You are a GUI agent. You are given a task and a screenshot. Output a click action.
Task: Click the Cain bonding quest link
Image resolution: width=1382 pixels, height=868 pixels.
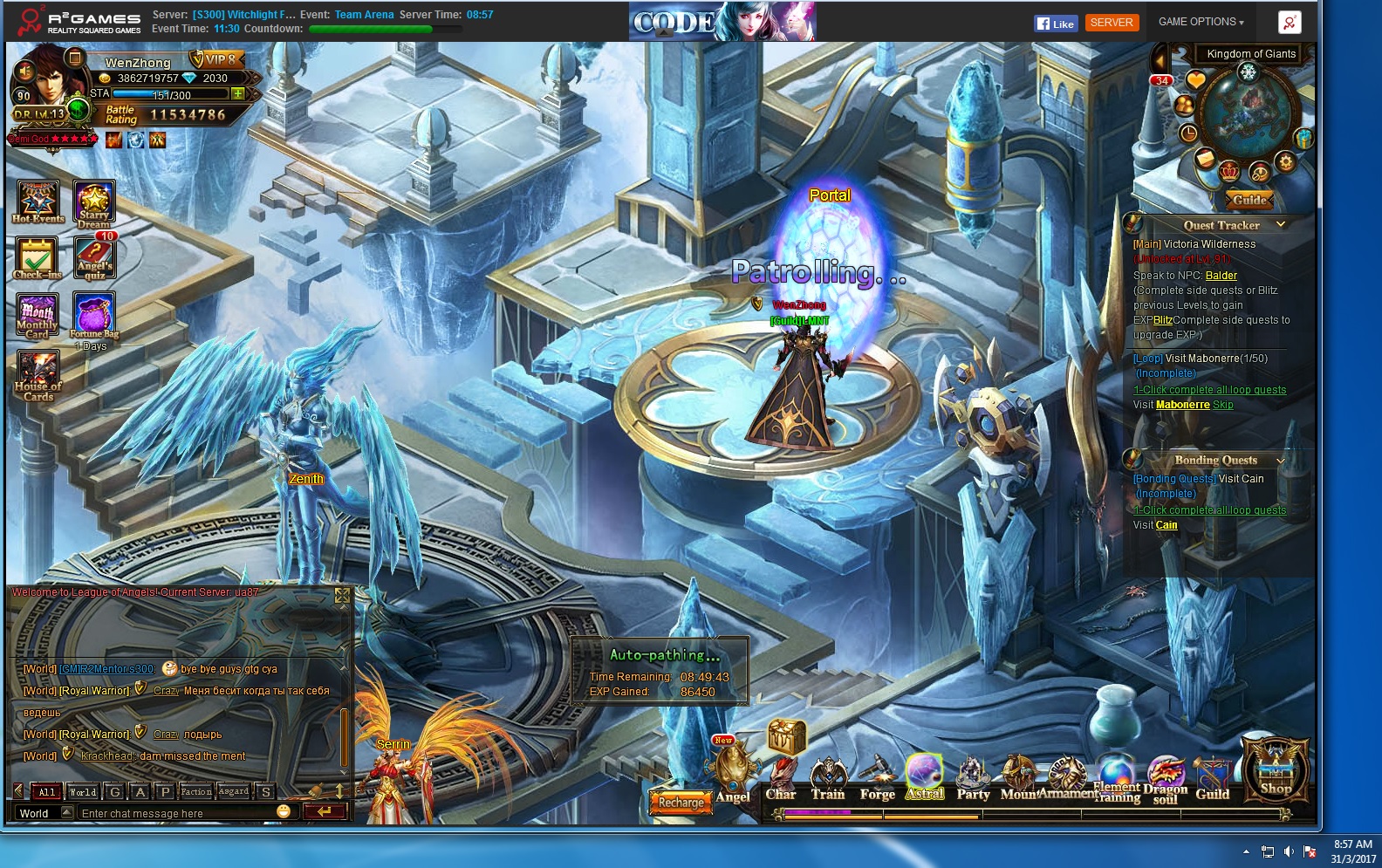(x=1166, y=525)
